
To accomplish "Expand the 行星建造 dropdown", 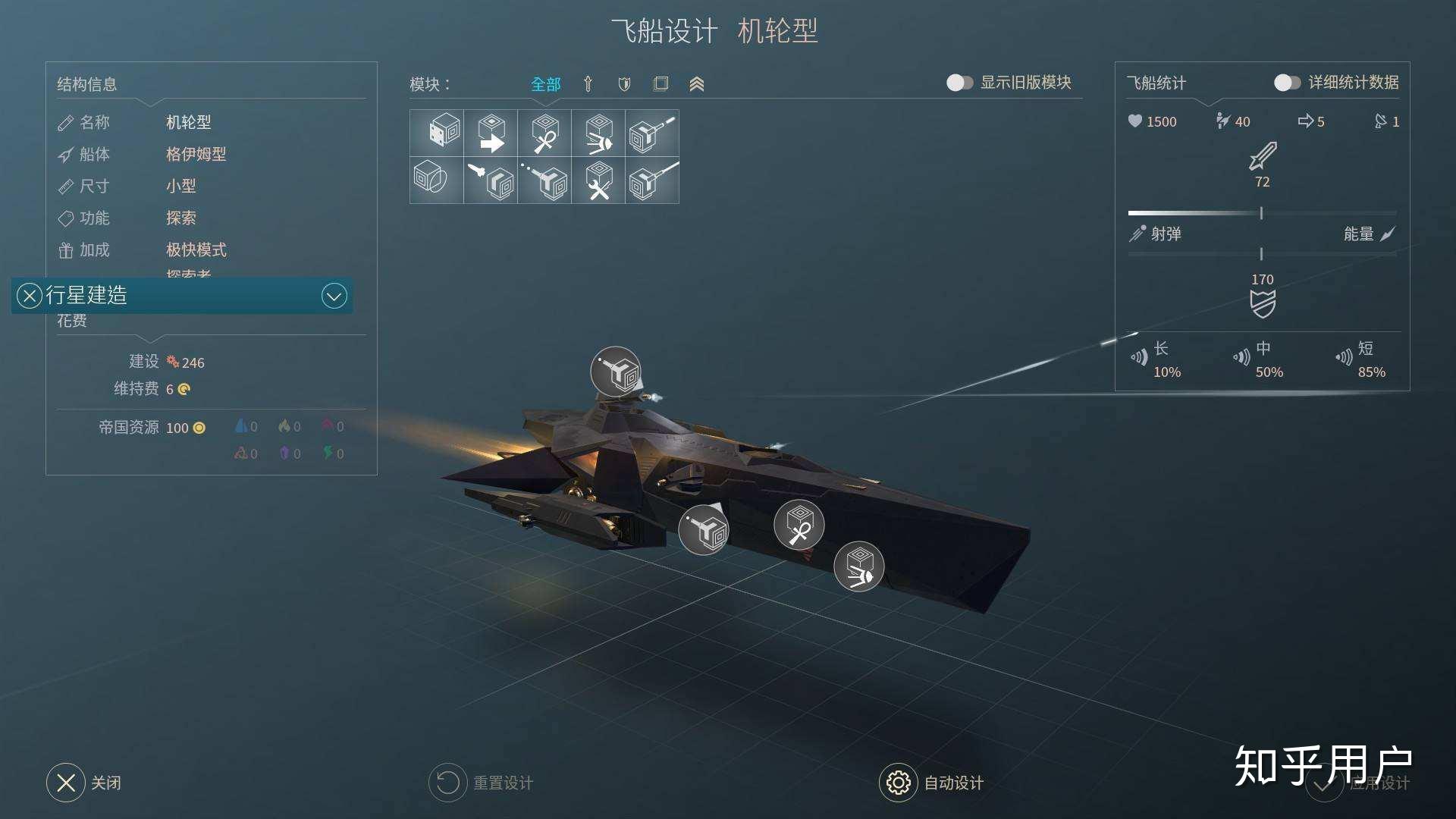I will tap(334, 296).
